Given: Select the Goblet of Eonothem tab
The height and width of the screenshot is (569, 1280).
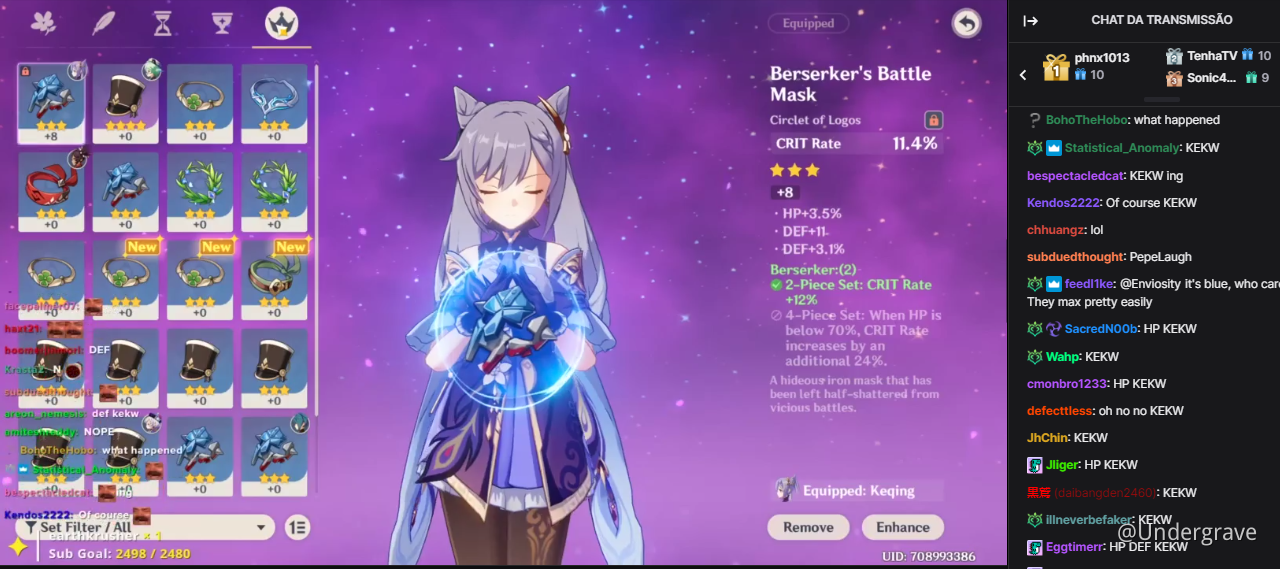Looking at the screenshot, I should coord(222,22).
